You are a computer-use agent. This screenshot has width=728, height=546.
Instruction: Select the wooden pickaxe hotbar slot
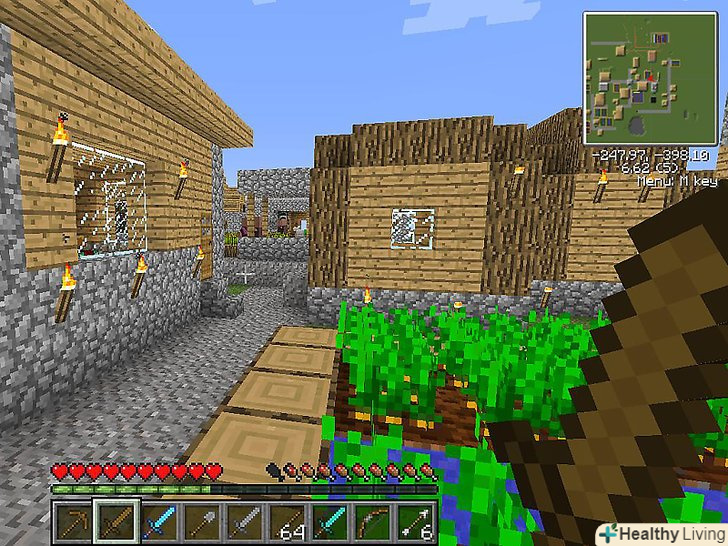(x=74, y=520)
